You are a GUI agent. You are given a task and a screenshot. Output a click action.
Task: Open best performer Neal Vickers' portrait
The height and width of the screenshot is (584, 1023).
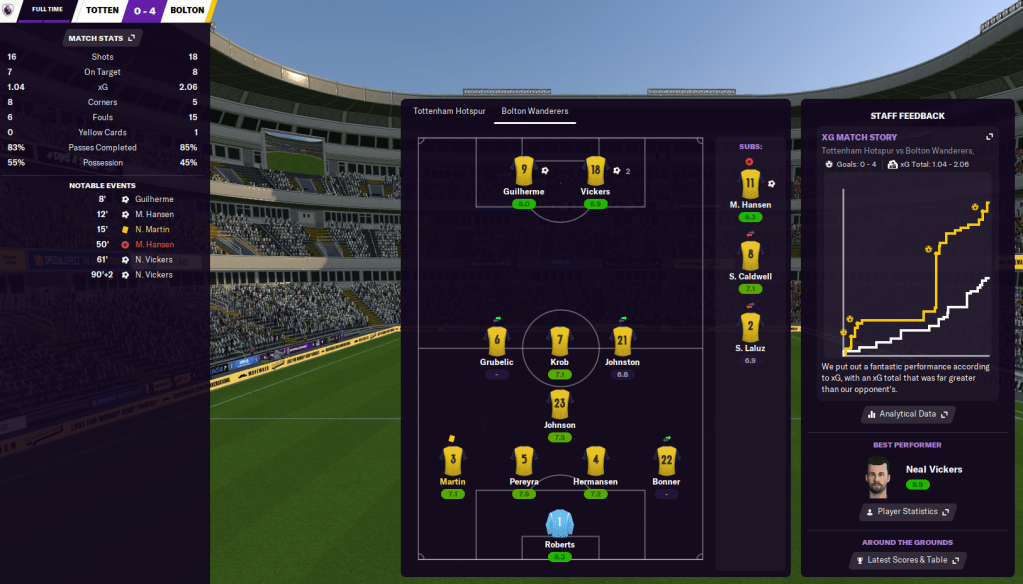(x=880, y=476)
